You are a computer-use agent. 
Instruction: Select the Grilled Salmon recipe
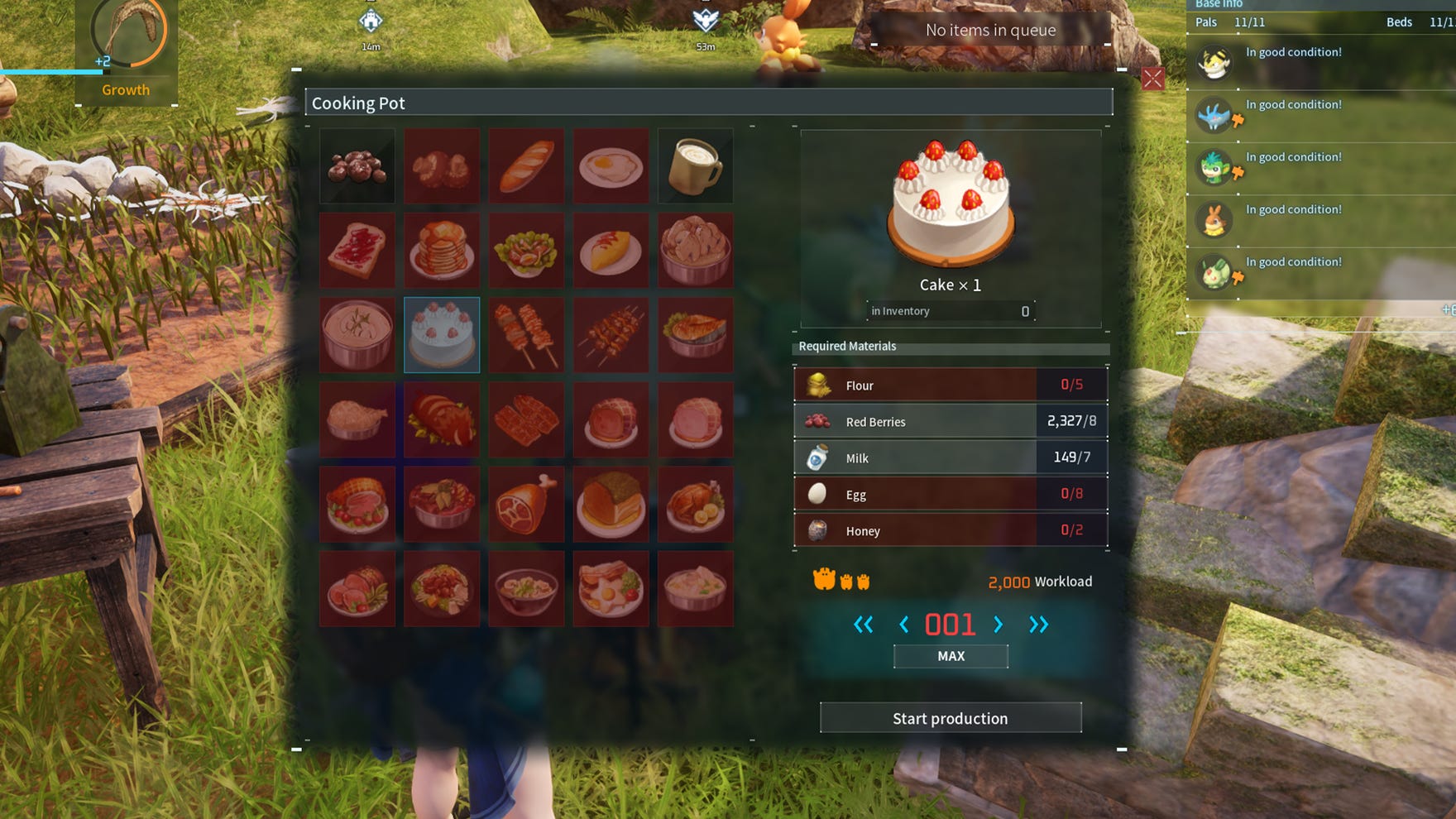click(x=695, y=333)
